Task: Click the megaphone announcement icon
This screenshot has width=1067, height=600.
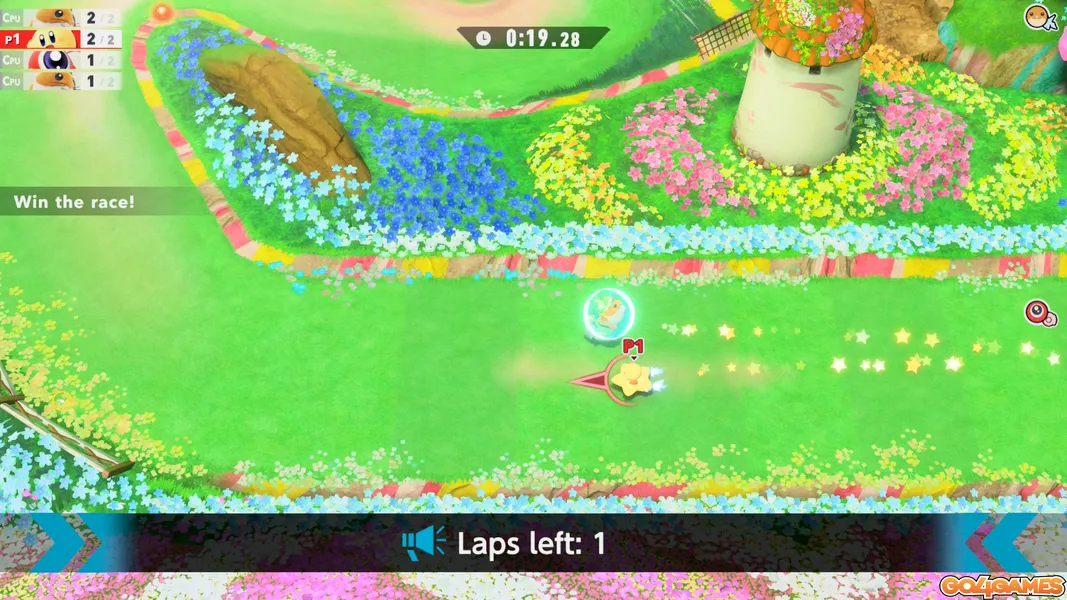Action: [423, 543]
